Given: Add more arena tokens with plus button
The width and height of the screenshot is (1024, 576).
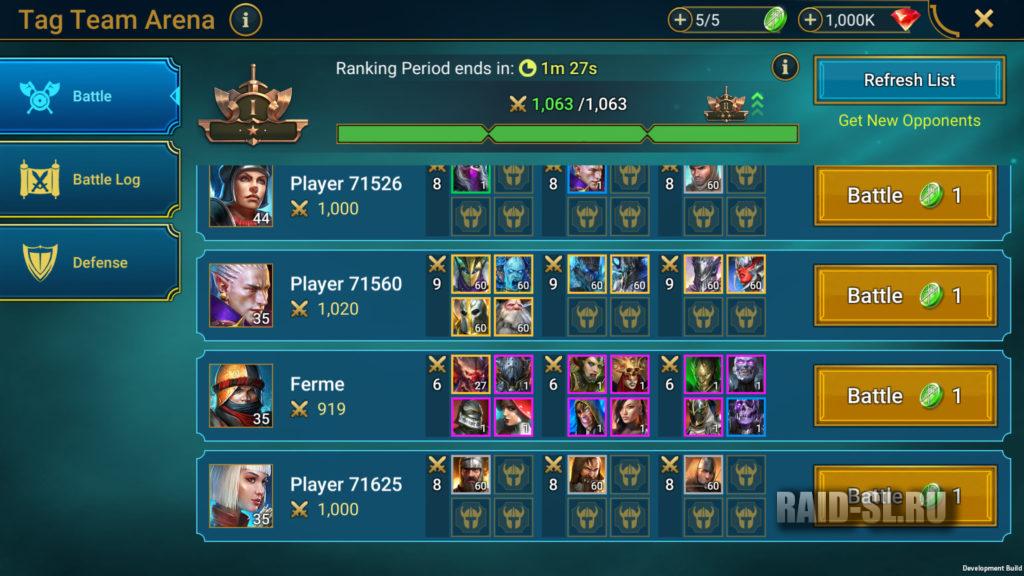Looking at the screenshot, I should pyautogui.click(x=680, y=20).
